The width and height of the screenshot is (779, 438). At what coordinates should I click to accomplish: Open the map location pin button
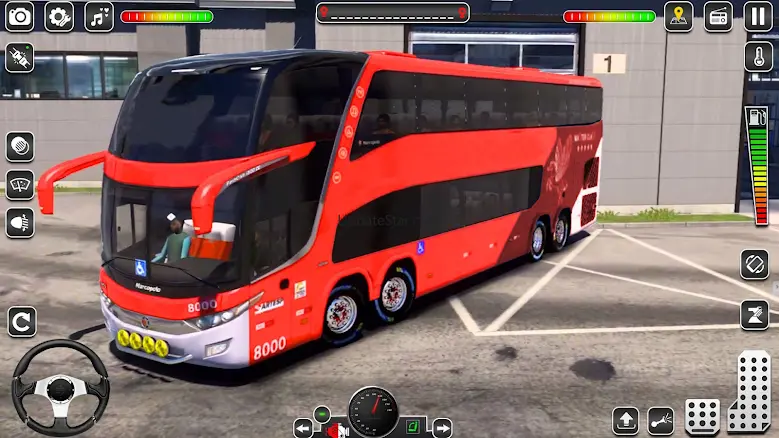click(679, 16)
